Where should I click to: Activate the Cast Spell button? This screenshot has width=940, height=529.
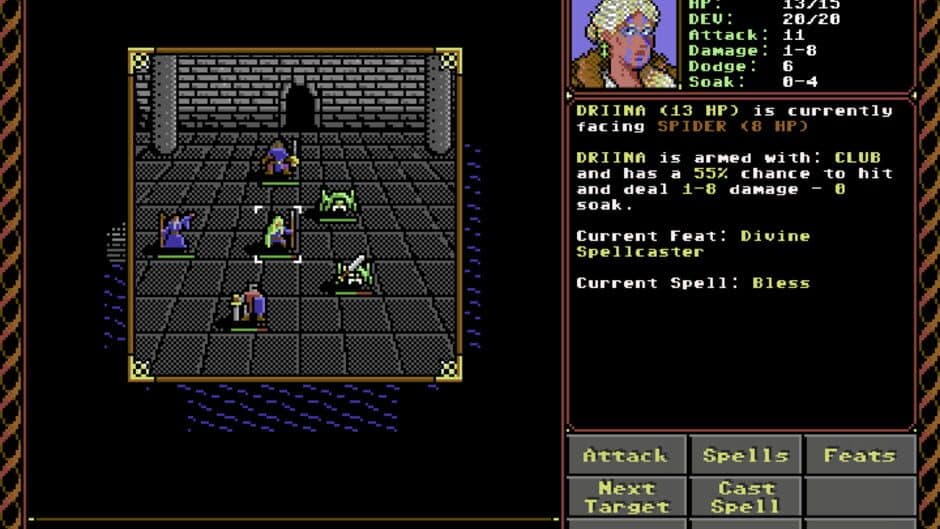pyautogui.click(x=745, y=497)
